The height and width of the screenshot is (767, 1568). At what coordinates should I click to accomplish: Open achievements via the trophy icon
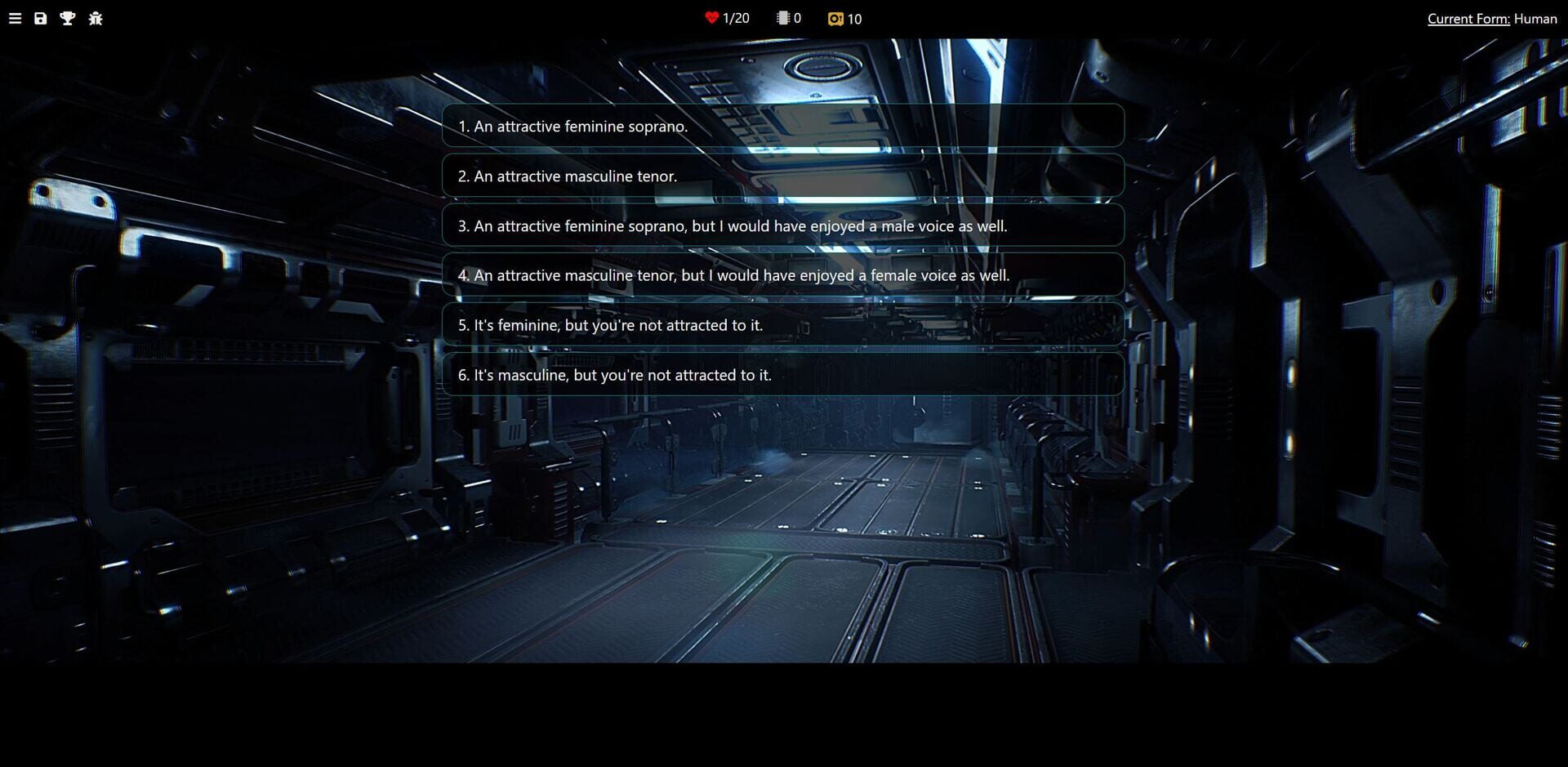67,18
